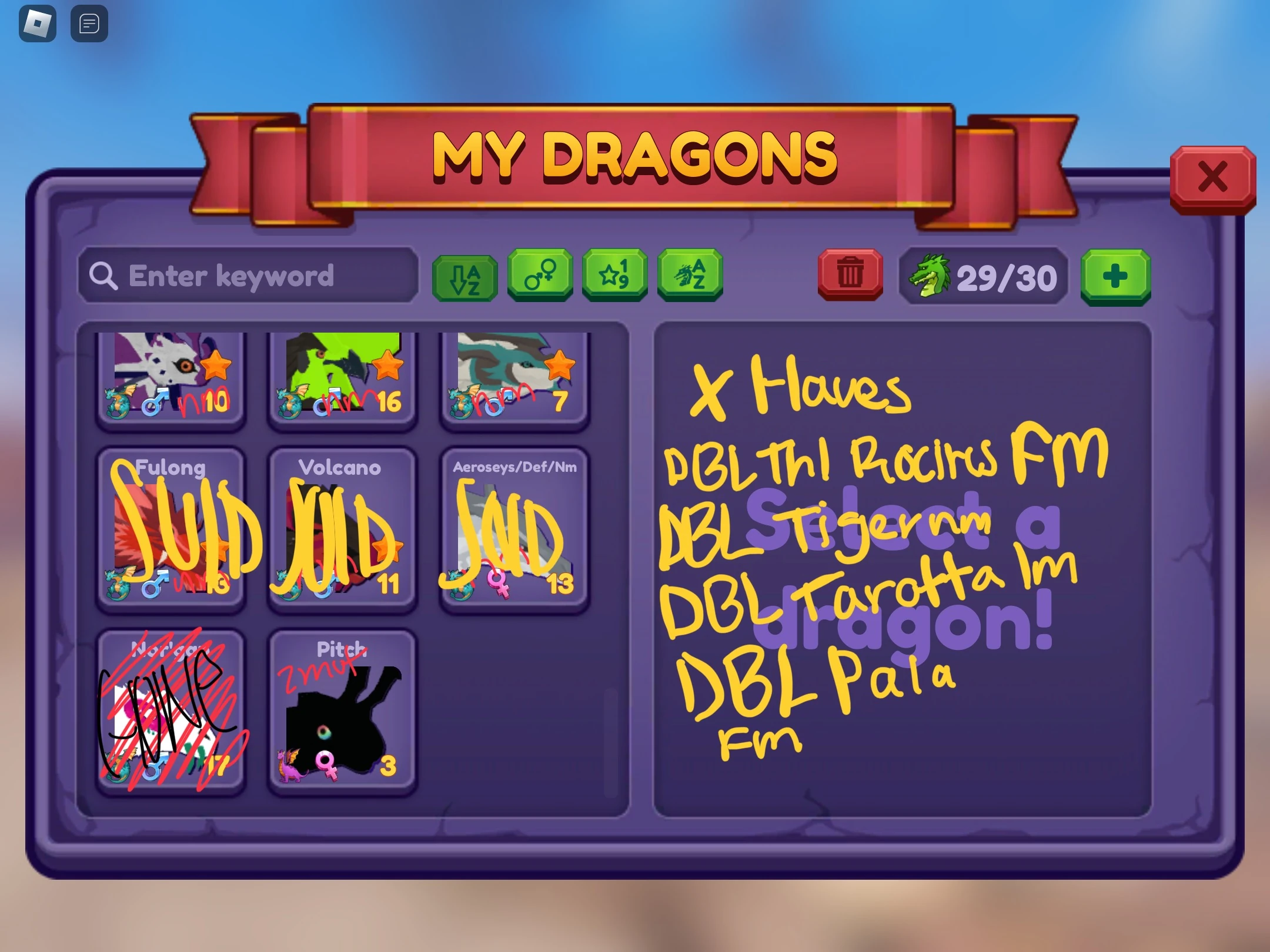Click the gender sort icon
The width and height of the screenshot is (1270, 952).
click(539, 276)
